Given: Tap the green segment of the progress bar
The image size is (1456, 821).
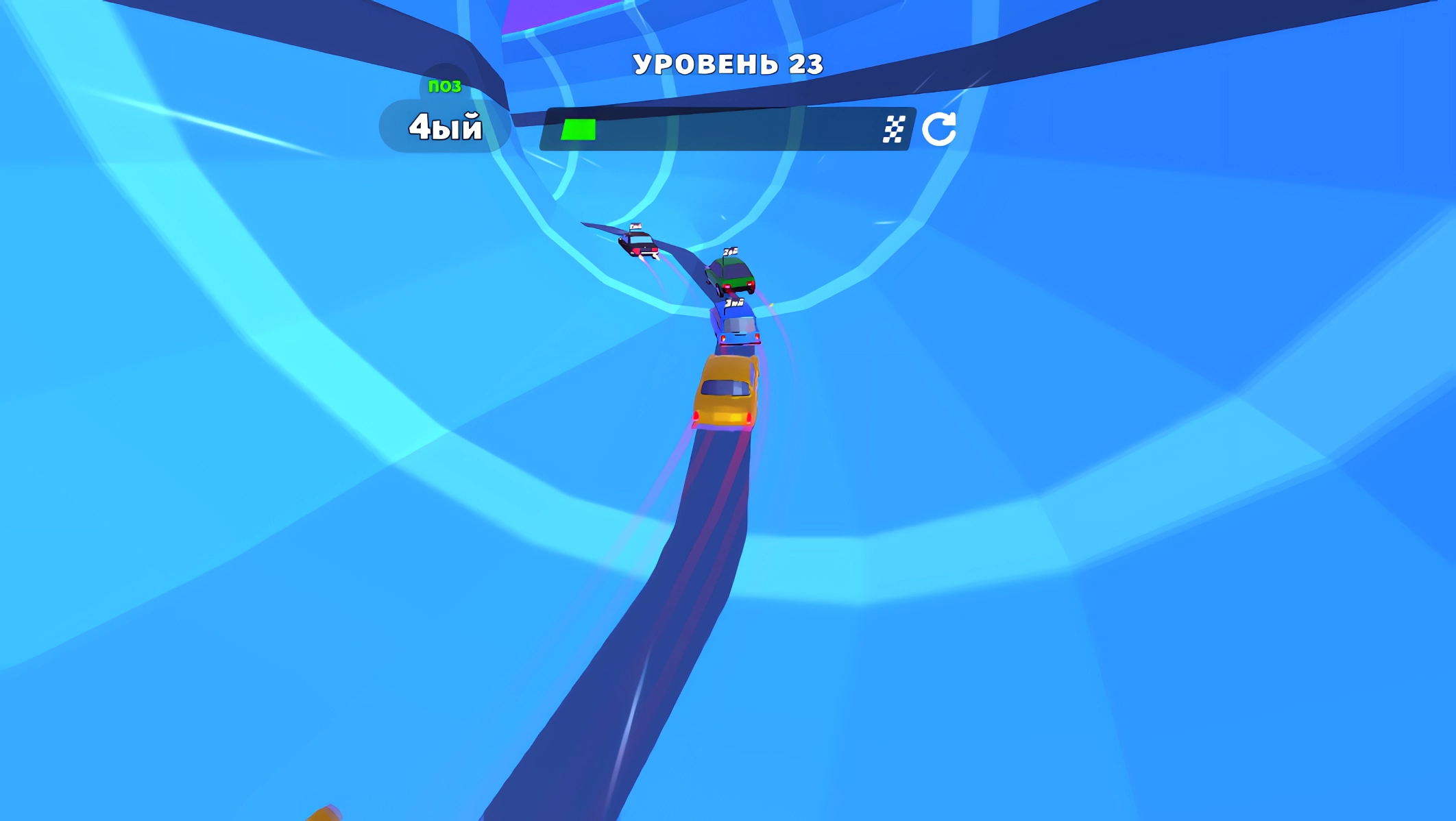Looking at the screenshot, I should pyautogui.click(x=578, y=127).
